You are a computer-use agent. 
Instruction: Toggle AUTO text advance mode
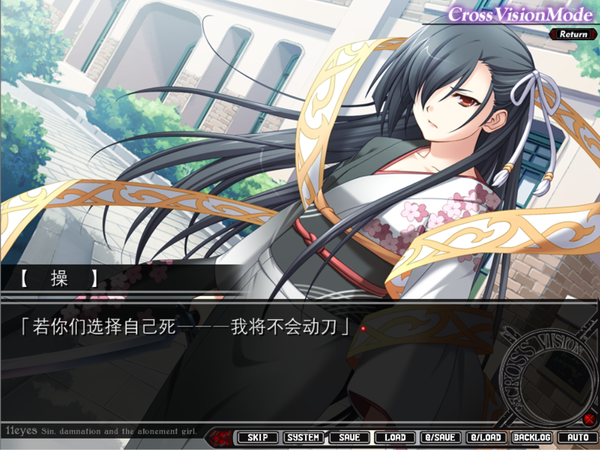click(x=576, y=437)
